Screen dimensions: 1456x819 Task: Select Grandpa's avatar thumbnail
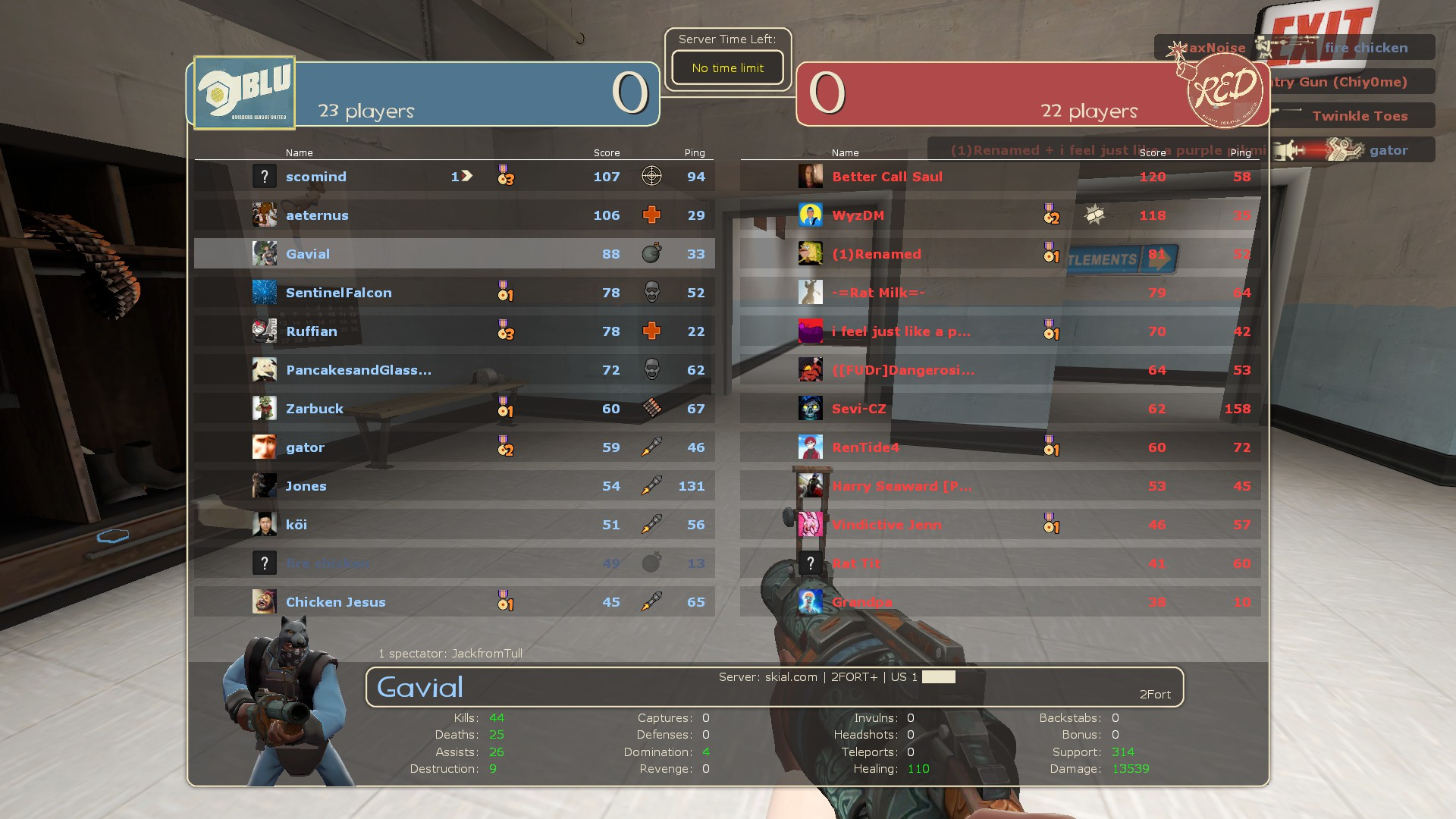(810, 602)
